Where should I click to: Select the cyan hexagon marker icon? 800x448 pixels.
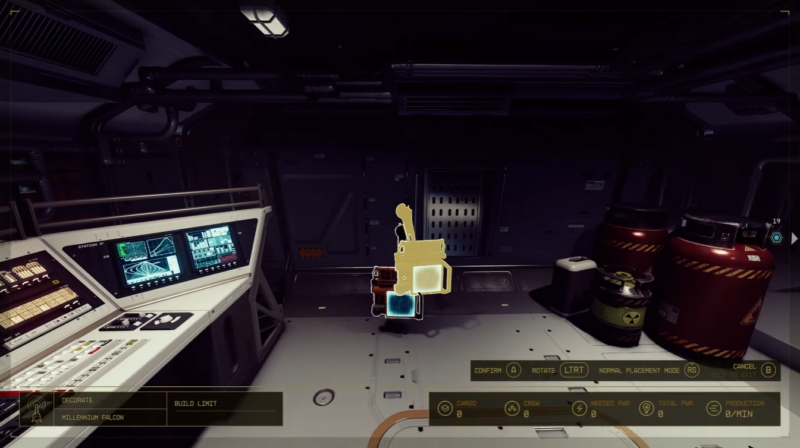(x=776, y=238)
